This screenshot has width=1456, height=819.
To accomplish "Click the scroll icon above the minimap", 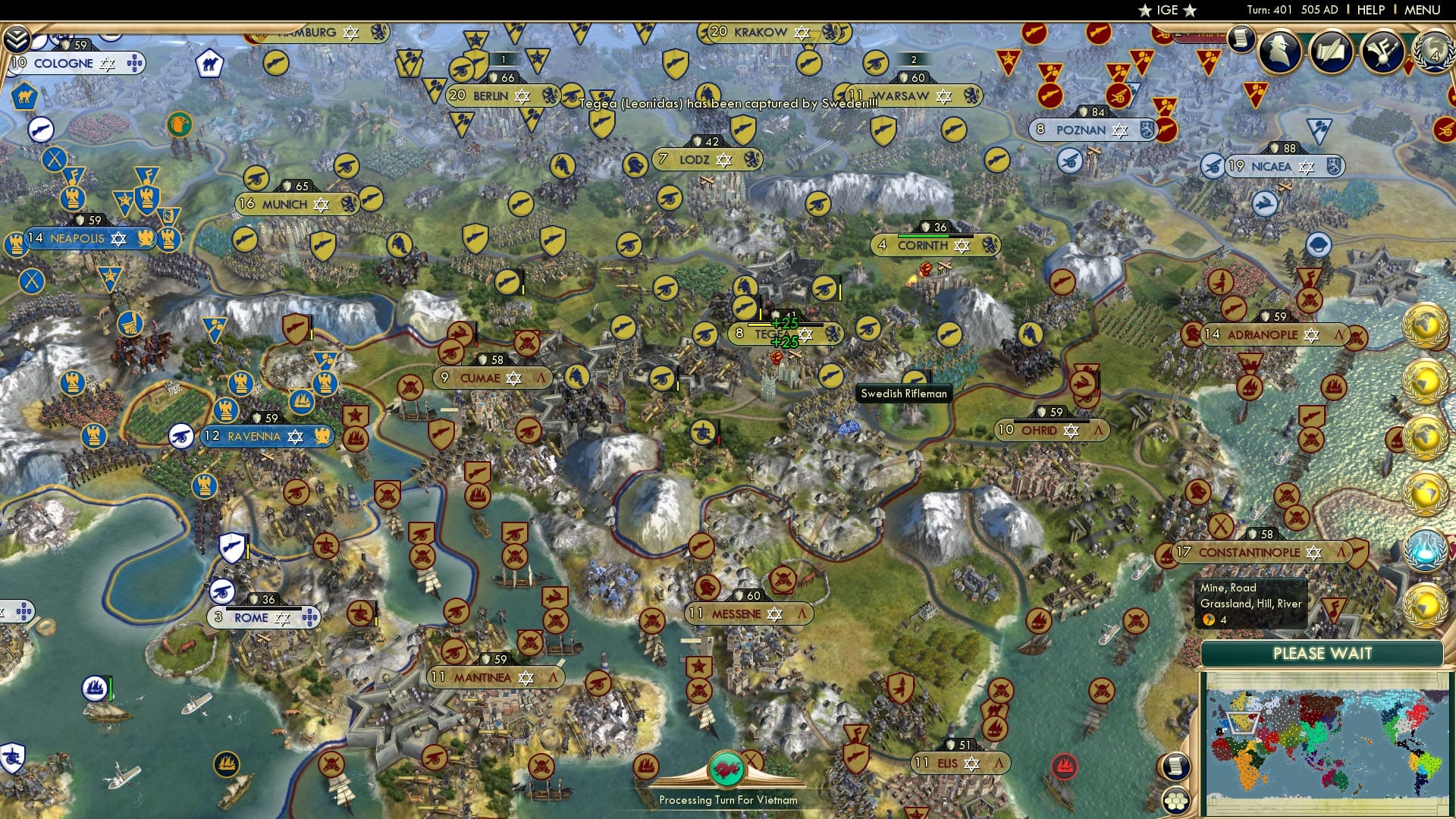I will (x=1175, y=766).
